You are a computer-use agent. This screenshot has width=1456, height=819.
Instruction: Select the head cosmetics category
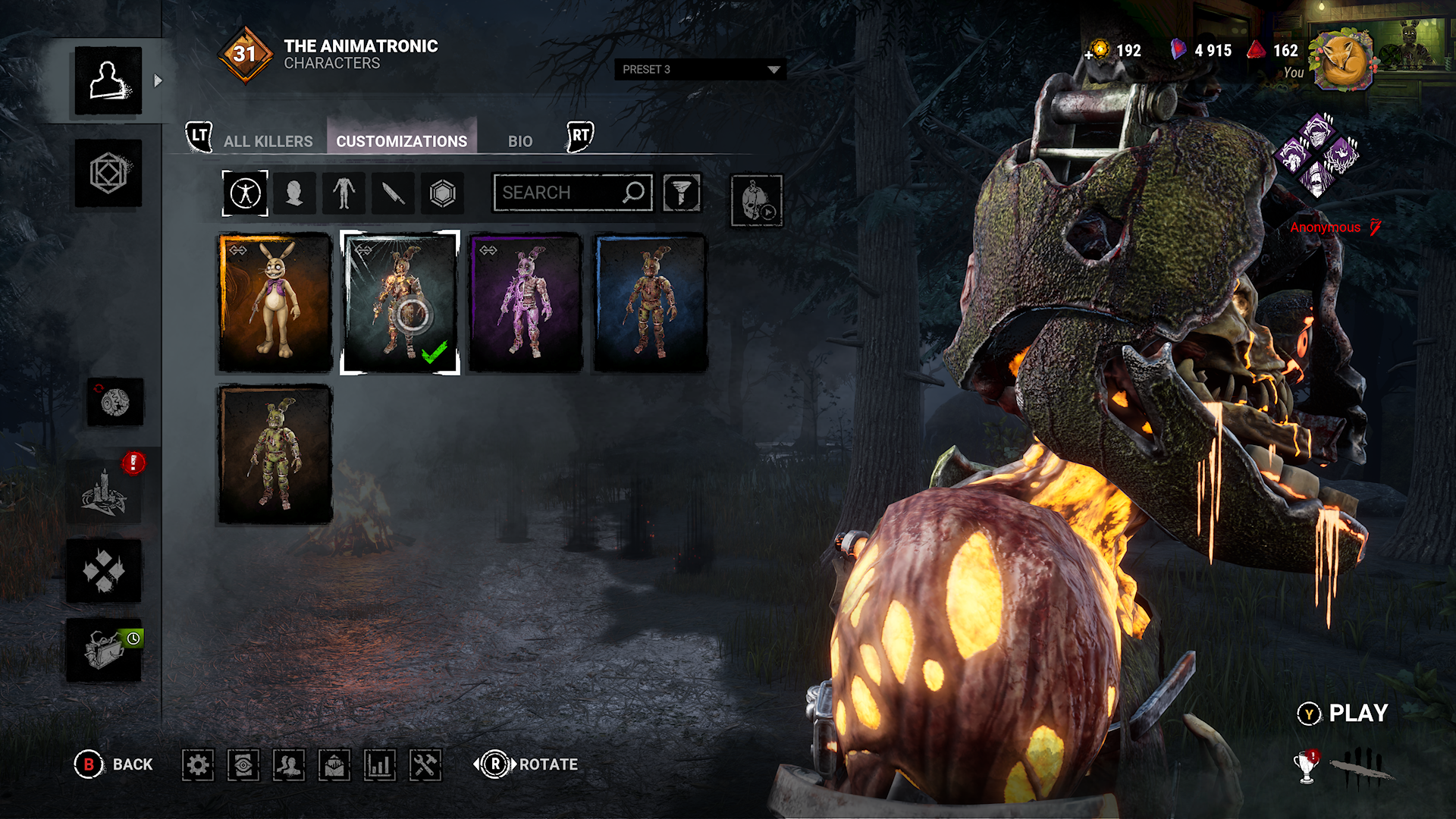294,193
